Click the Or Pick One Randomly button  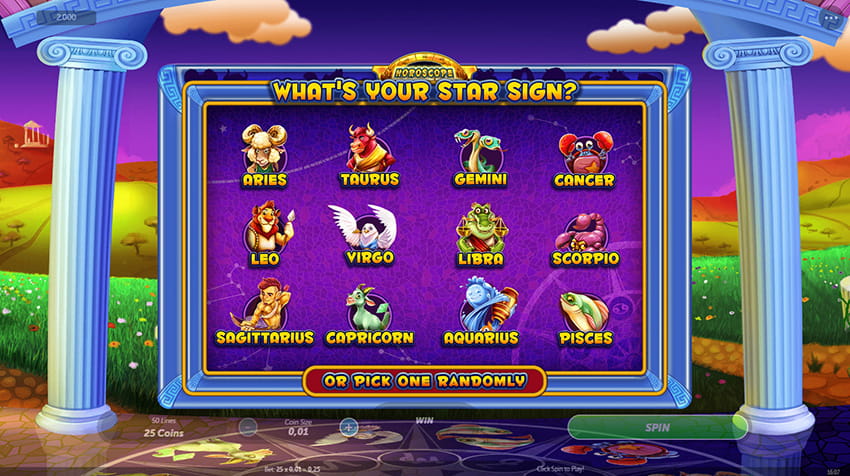pyautogui.click(x=424, y=381)
